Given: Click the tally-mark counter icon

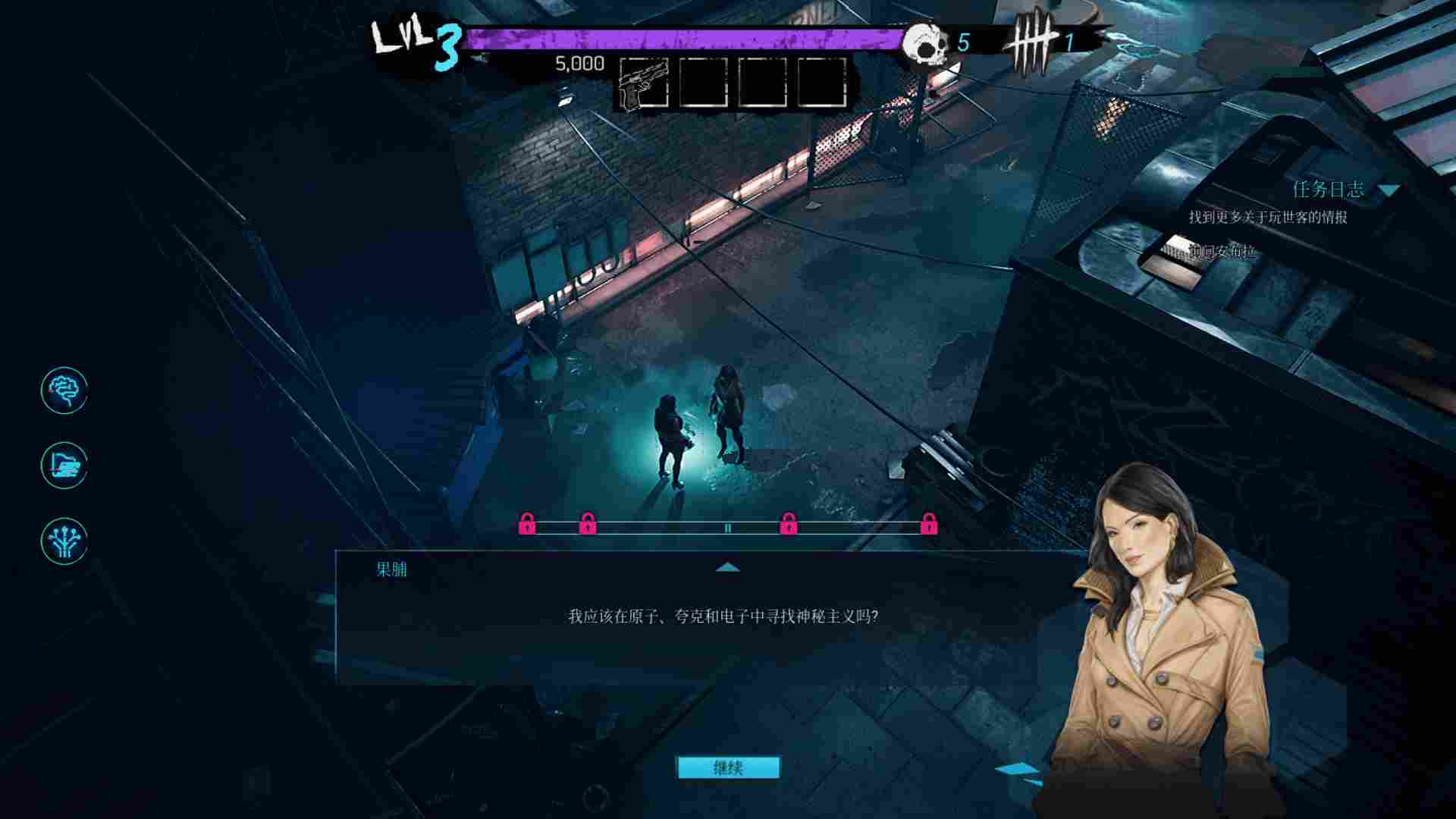Looking at the screenshot, I should pyautogui.click(x=1036, y=38).
